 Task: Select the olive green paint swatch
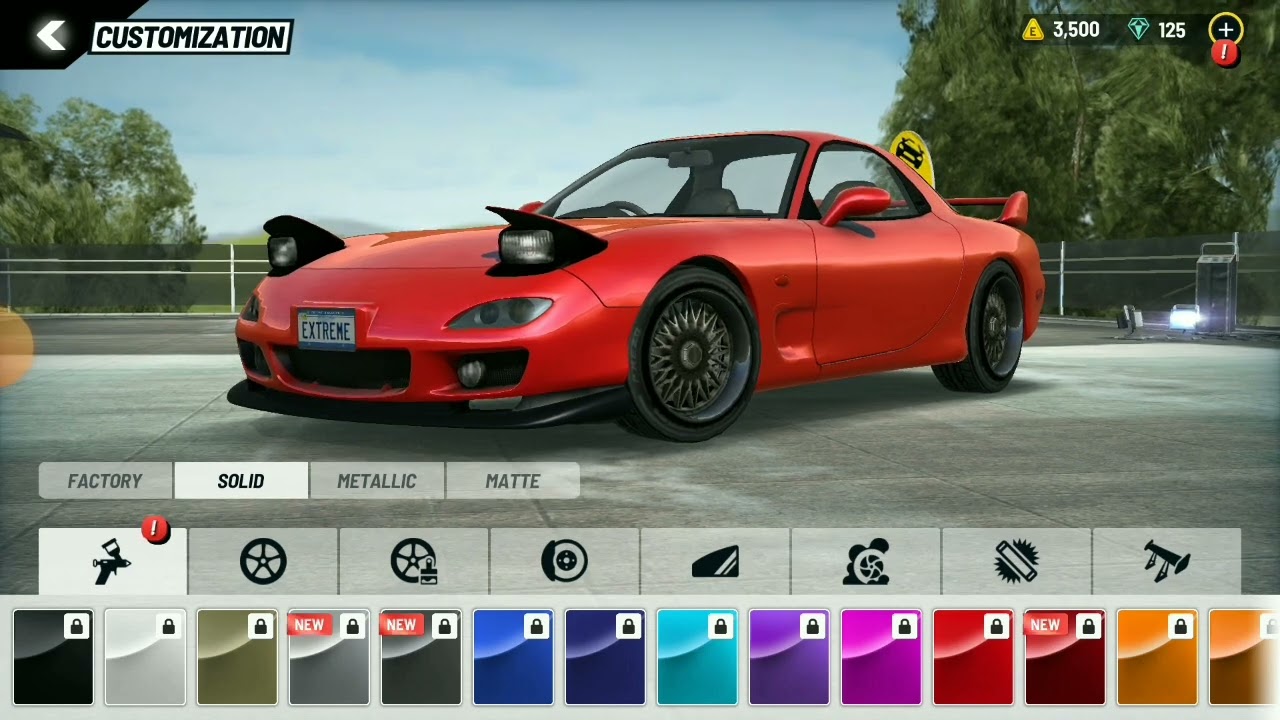237,658
